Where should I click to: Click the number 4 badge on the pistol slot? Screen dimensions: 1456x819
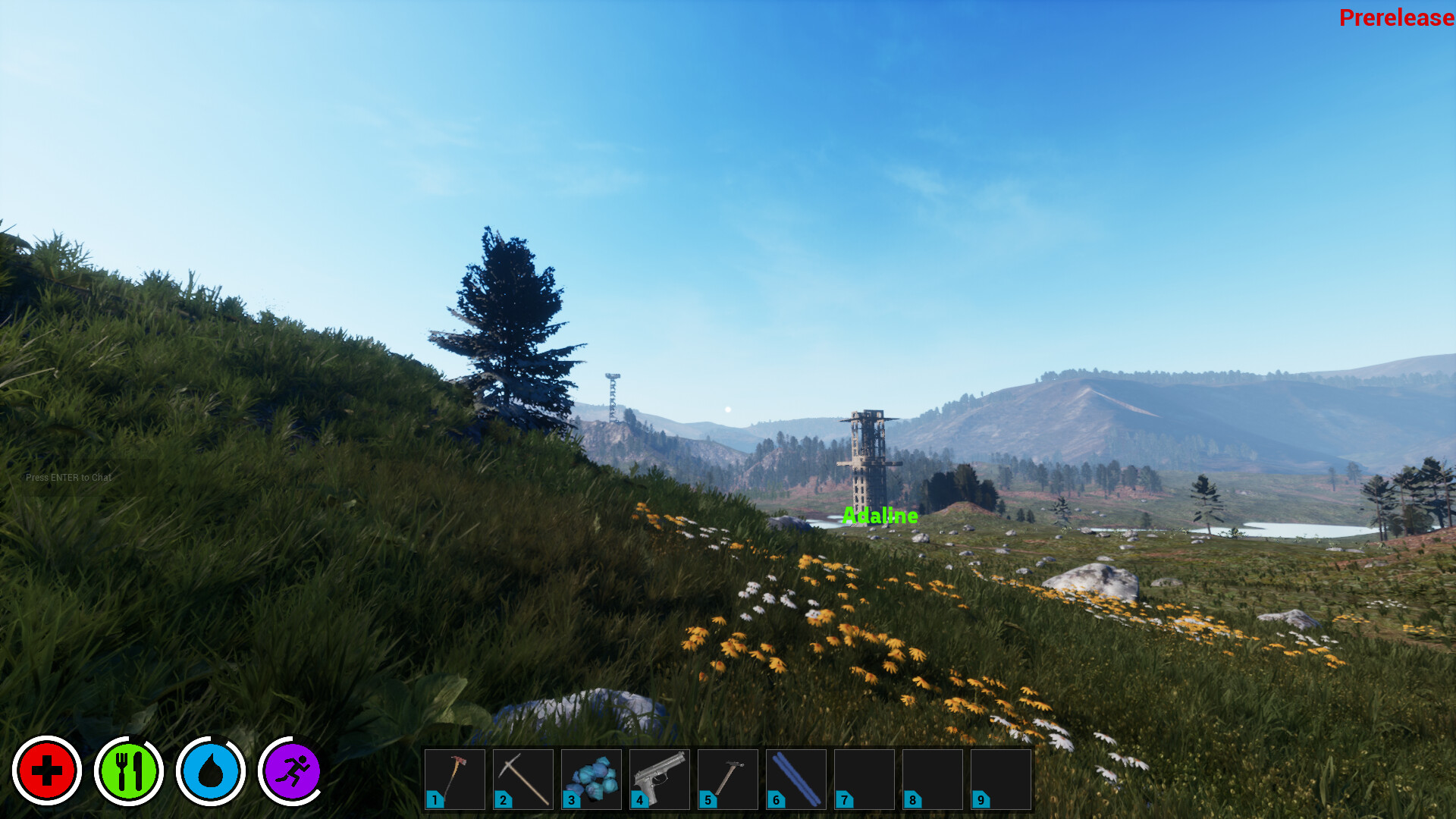pos(639,800)
